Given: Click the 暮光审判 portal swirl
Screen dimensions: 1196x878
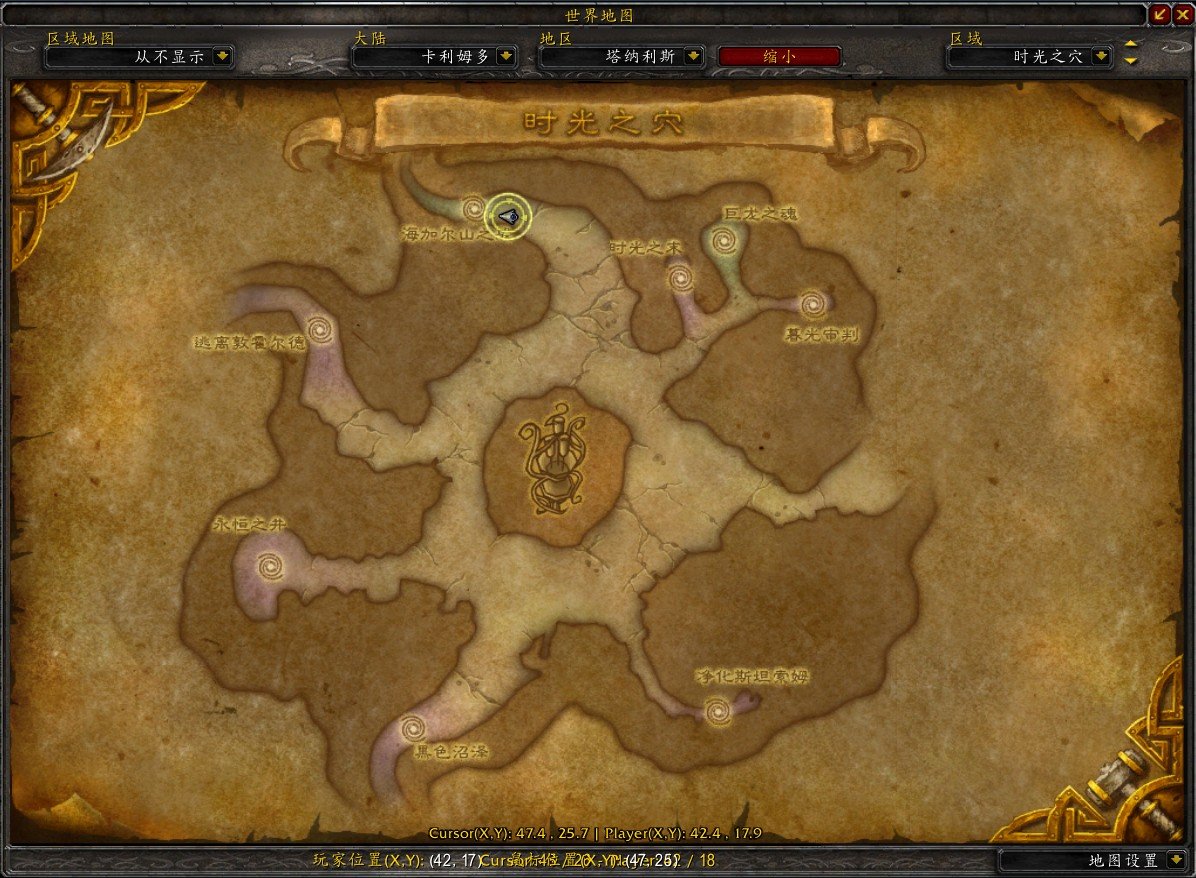Looking at the screenshot, I should 812,301.
